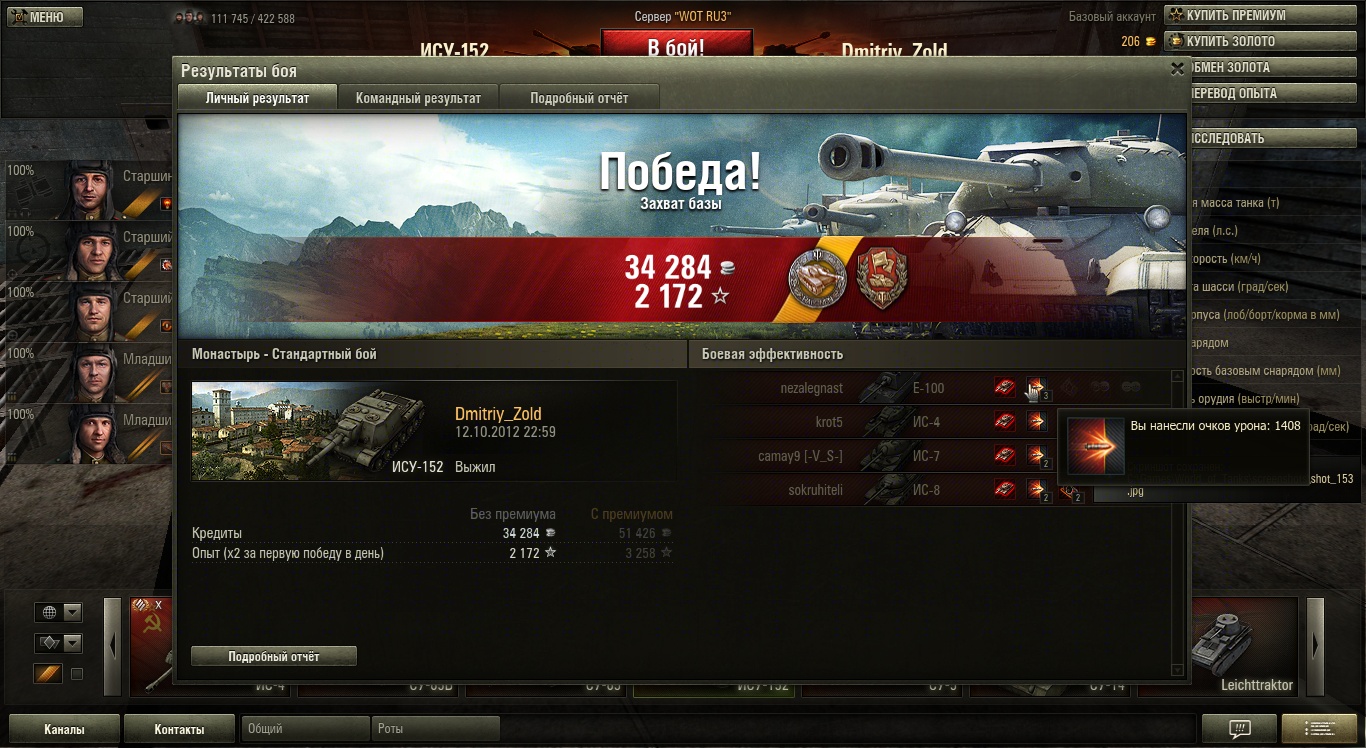
Task: Open the Контакты list
Action: (179, 729)
